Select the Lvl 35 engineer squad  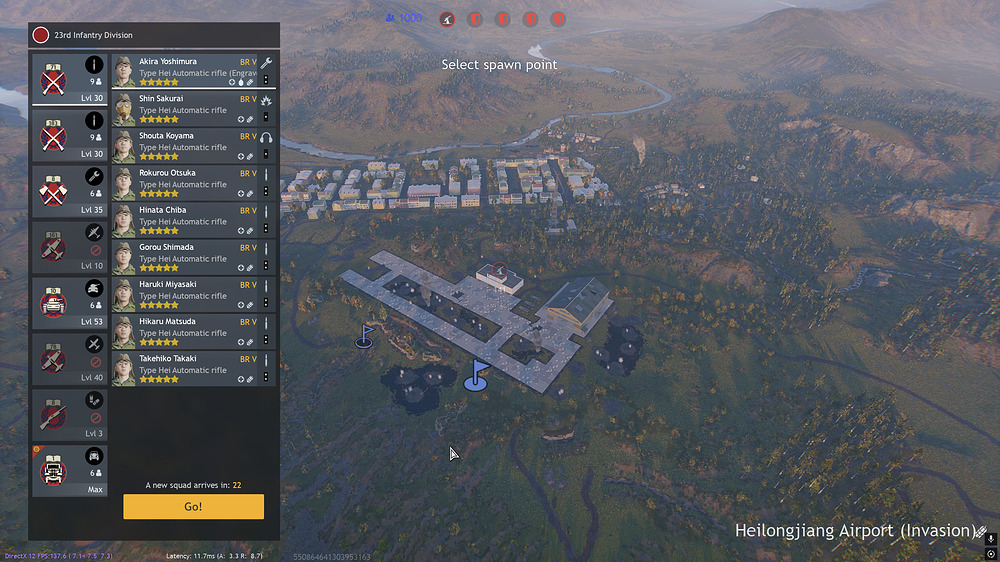click(70, 190)
